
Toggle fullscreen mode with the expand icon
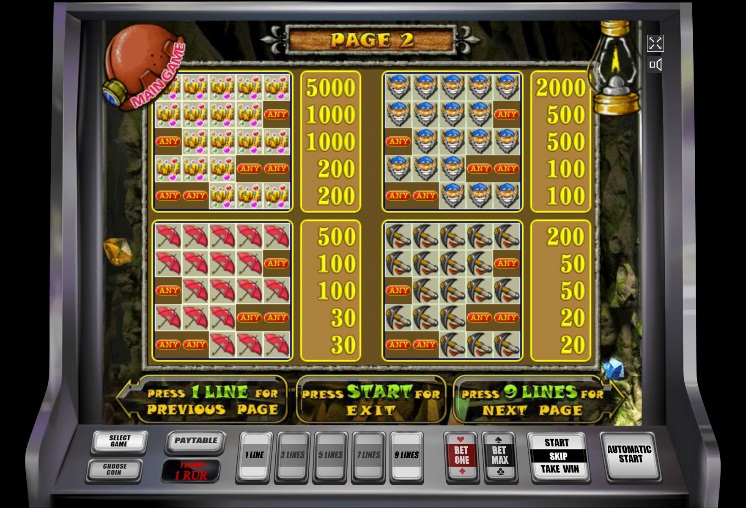pos(655,43)
